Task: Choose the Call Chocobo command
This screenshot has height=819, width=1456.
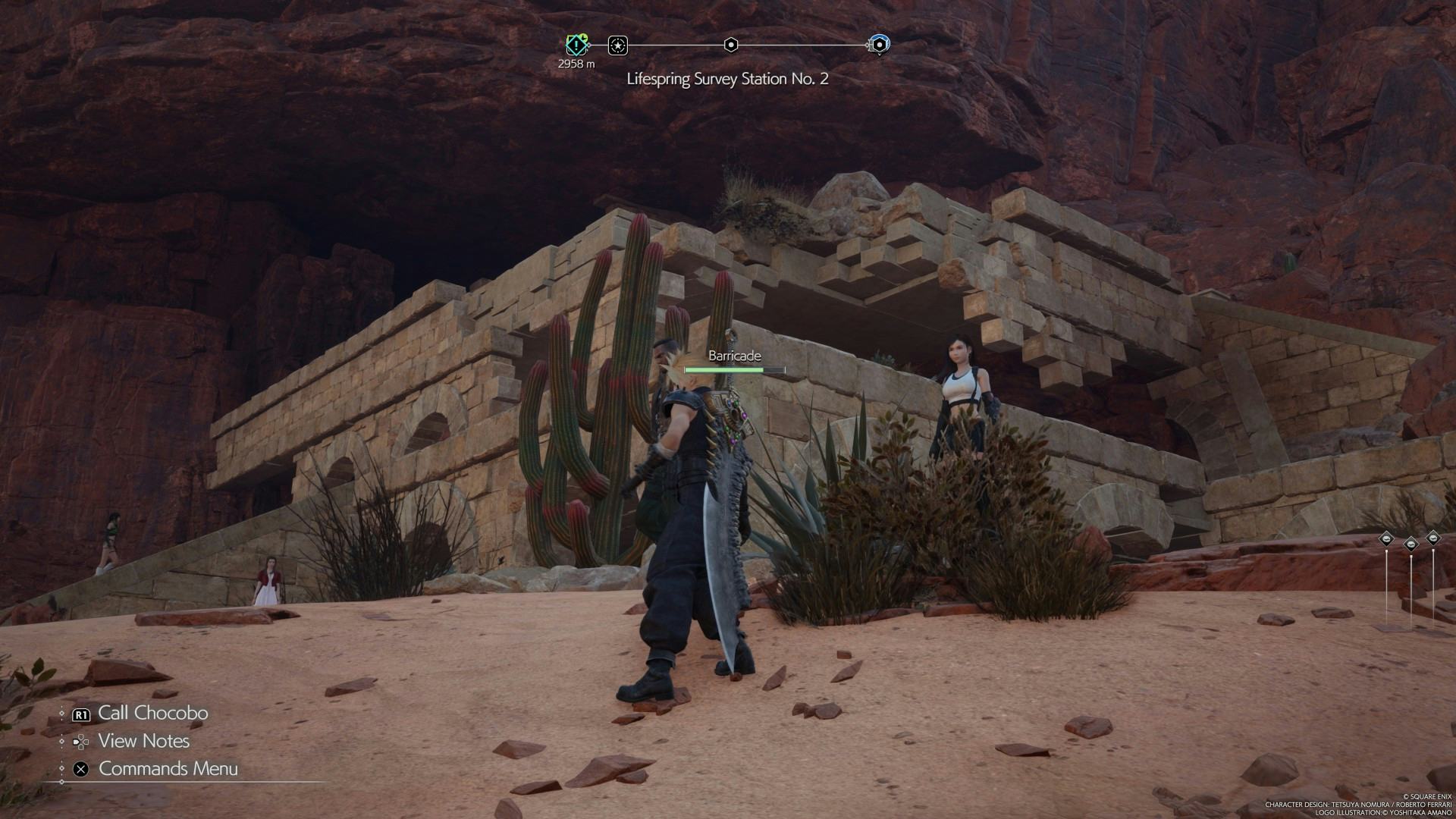Action: click(x=152, y=713)
